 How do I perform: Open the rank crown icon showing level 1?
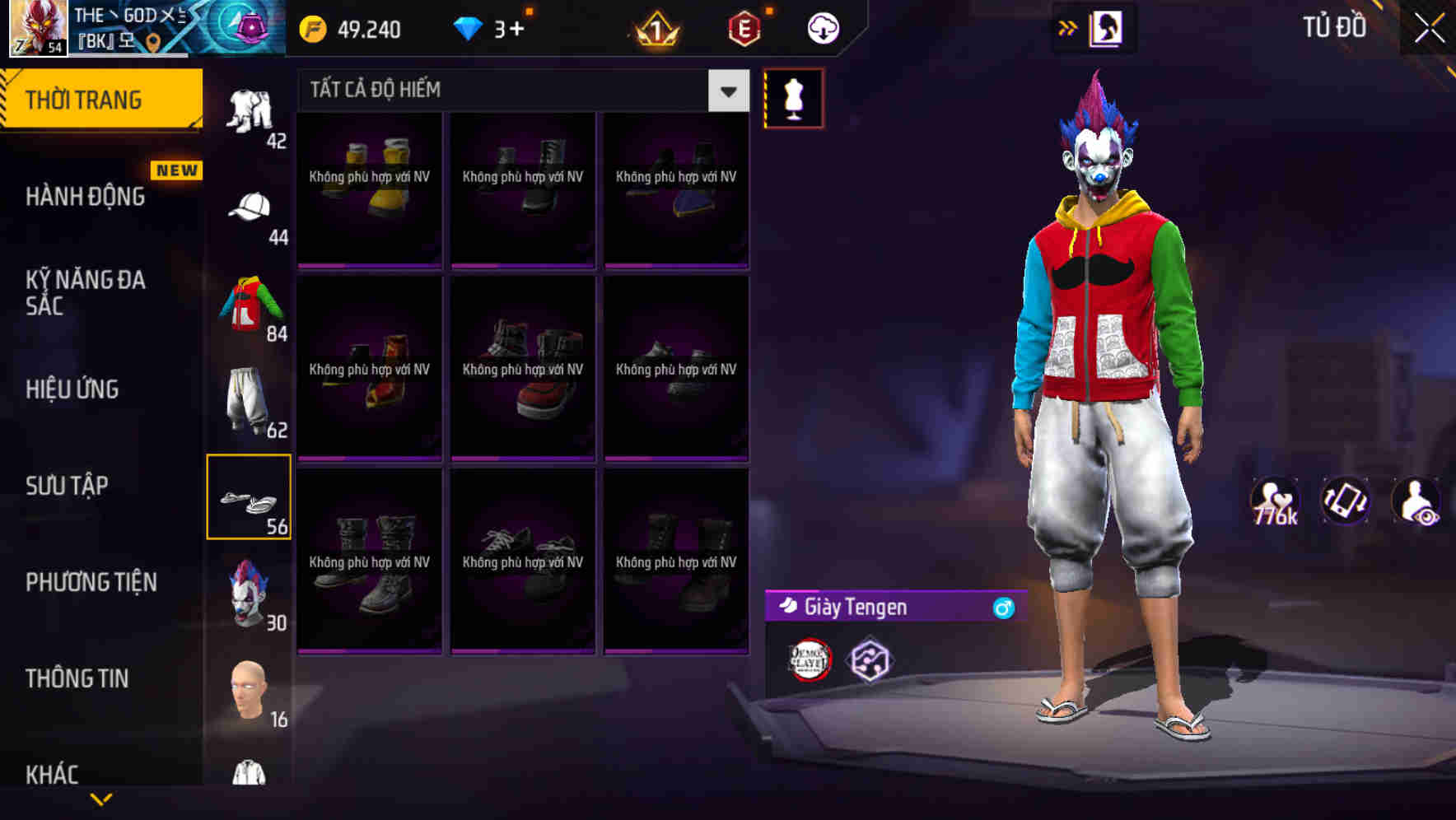point(655,29)
